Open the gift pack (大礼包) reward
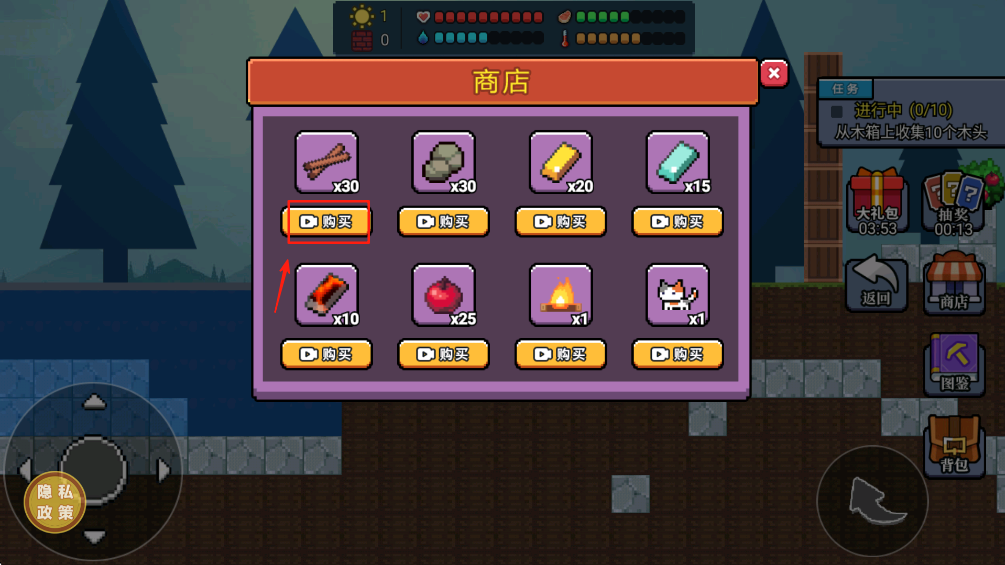 pos(877,202)
